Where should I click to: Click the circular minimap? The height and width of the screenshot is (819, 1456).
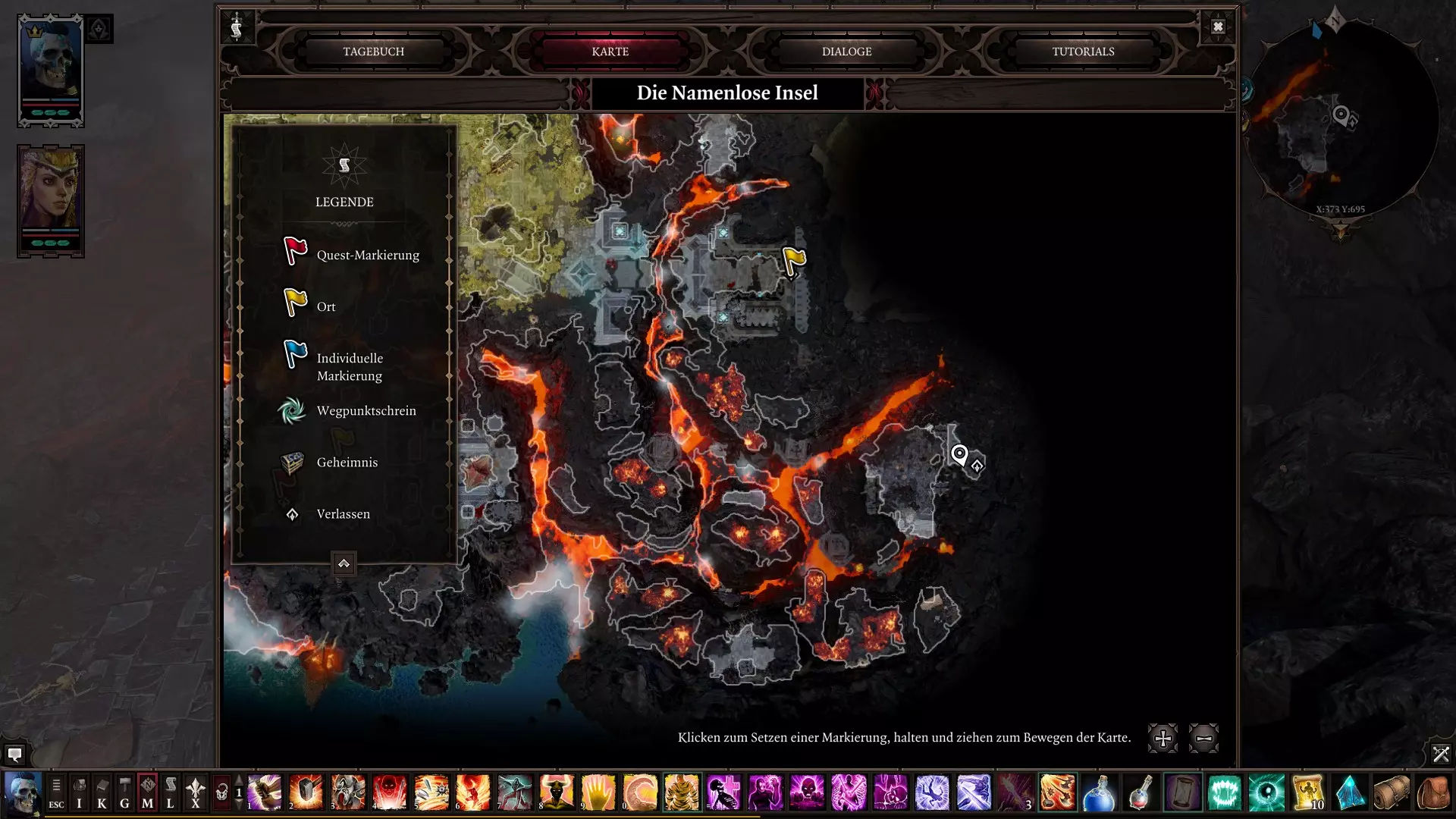point(1340,121)
